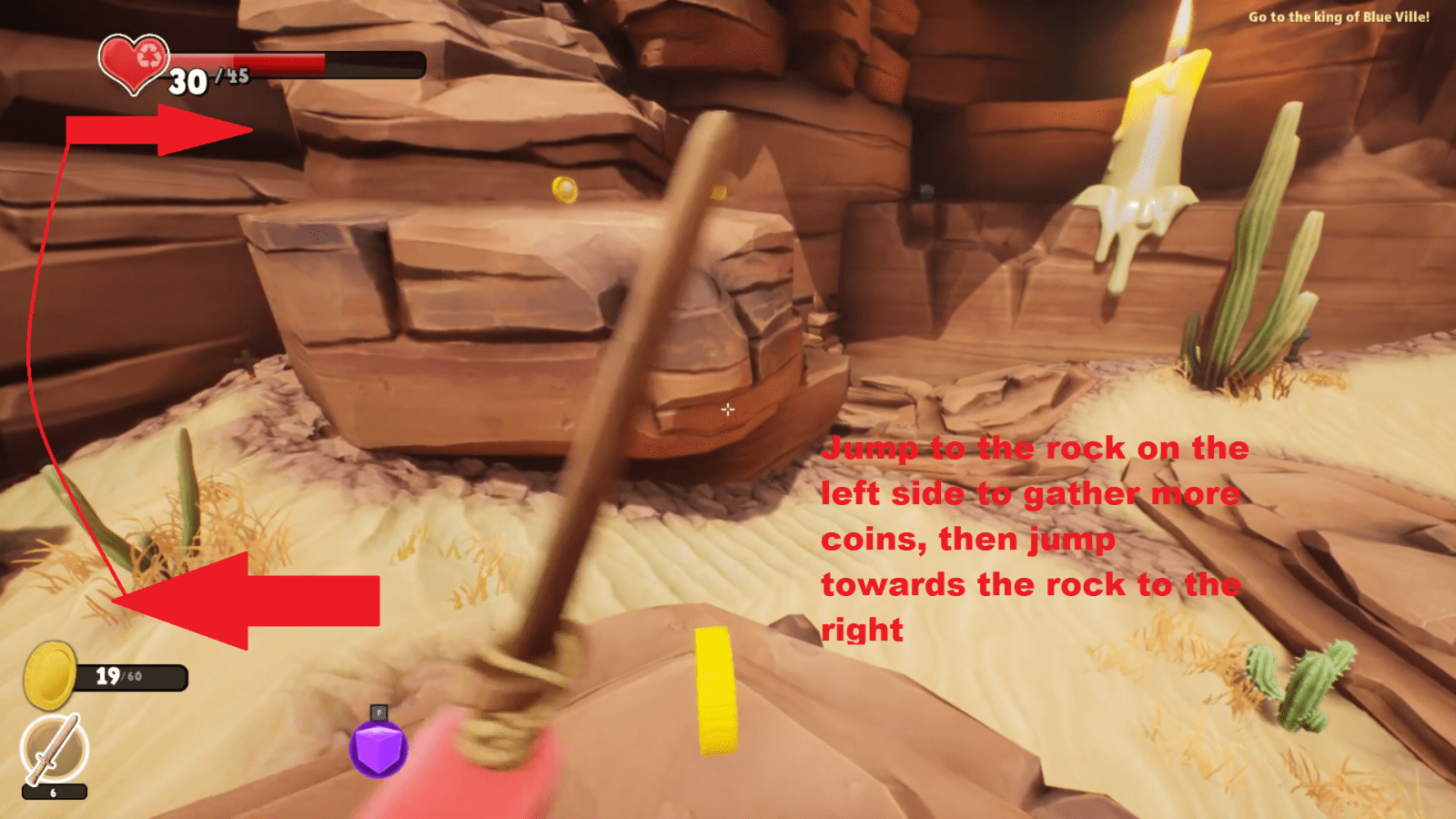Select the gold coin icon near the coin counter

pyautogui.click(x=50, y=673)
